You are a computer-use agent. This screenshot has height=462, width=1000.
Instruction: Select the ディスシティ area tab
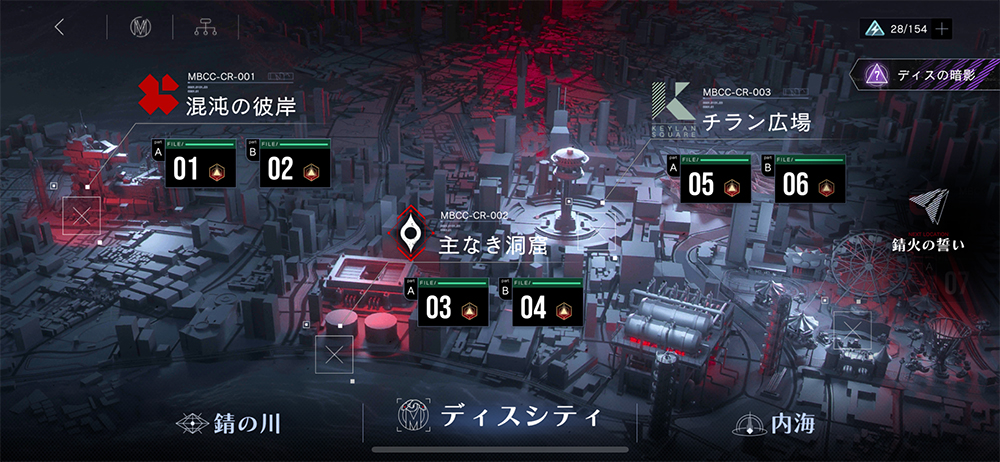point(500,416)
